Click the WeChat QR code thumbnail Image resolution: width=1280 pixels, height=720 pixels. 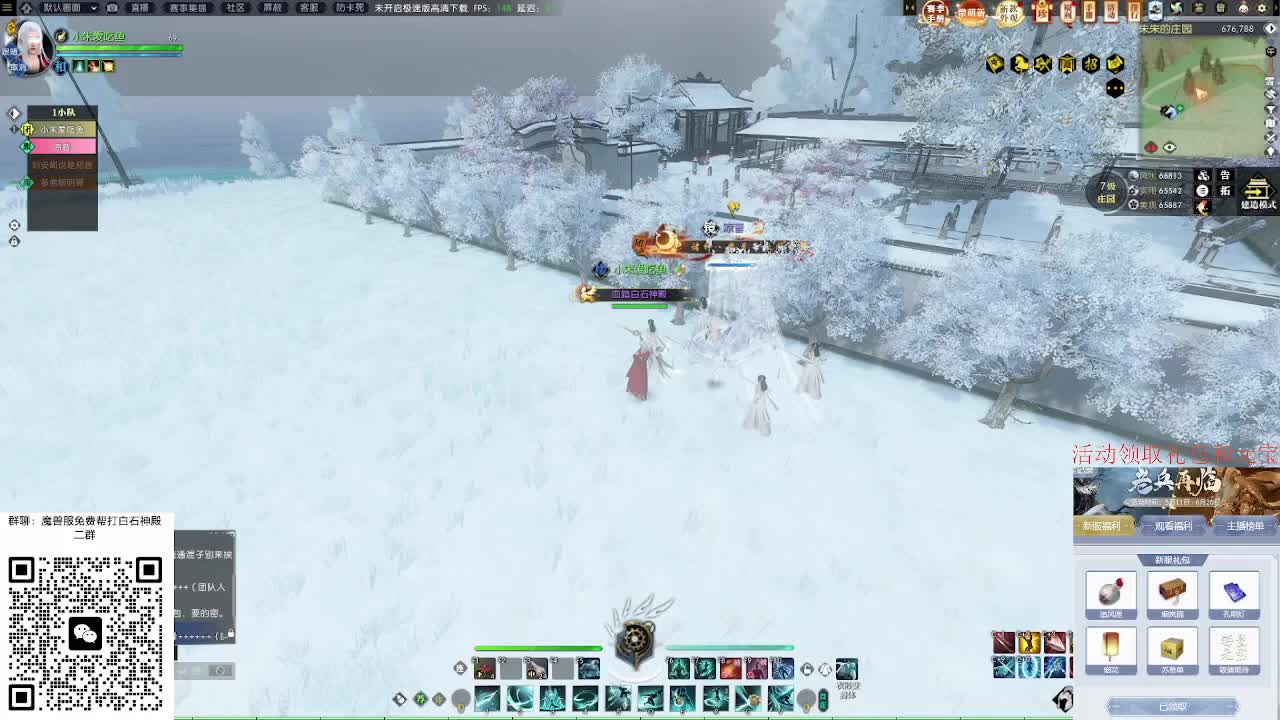[x=87, y=632]
